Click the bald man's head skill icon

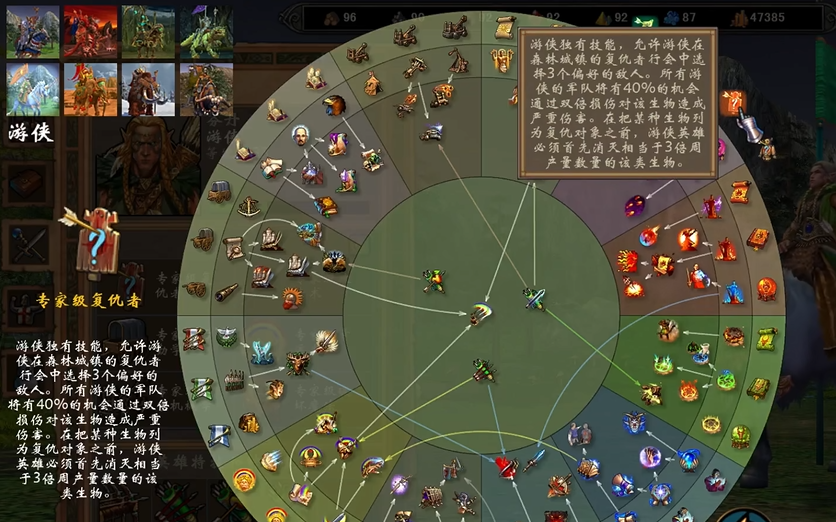[299, 136]
